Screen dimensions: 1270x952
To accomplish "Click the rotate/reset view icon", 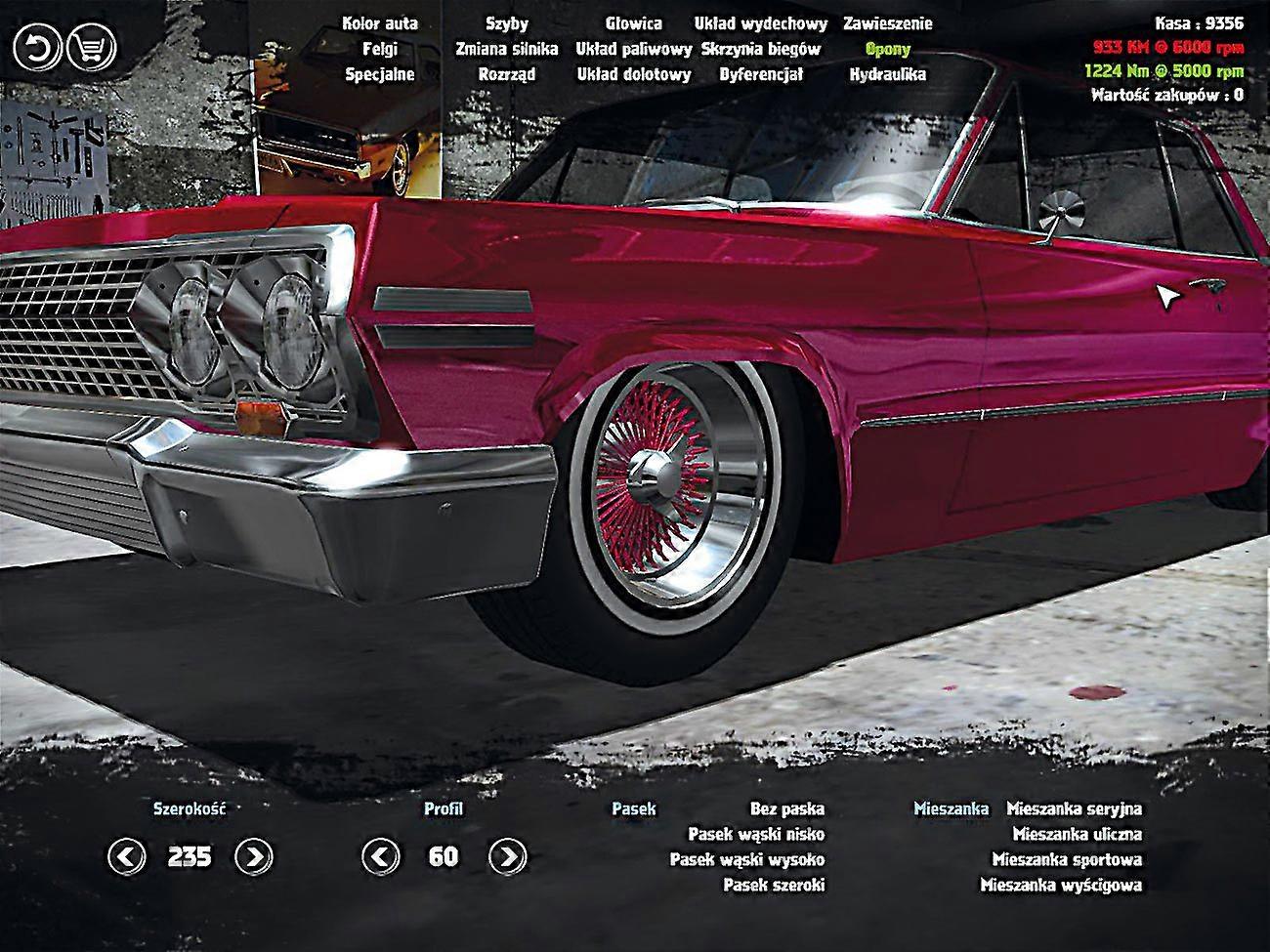I will pos(36,47).
